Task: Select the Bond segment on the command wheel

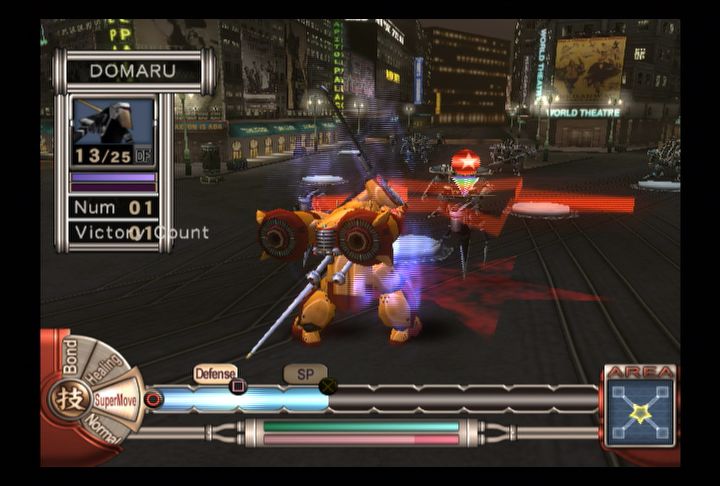Action: pos(70,357)
